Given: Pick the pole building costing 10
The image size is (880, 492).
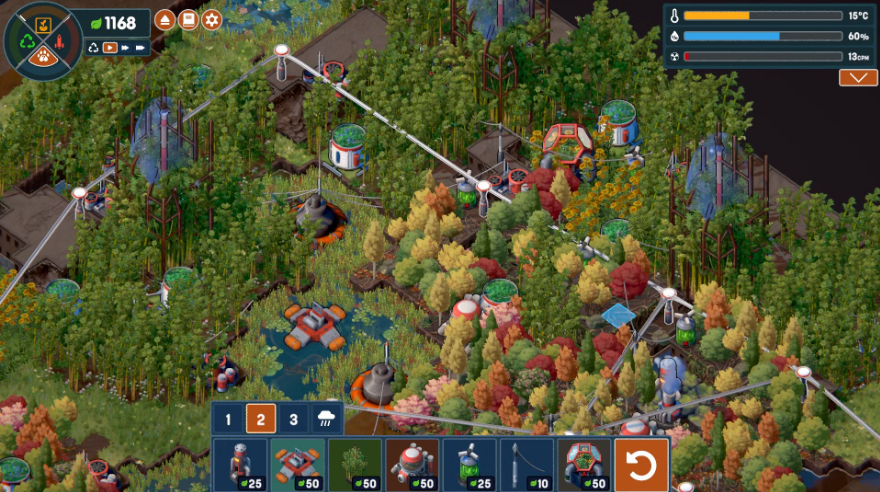Looking at the screenshot, I should coord(526,464).
